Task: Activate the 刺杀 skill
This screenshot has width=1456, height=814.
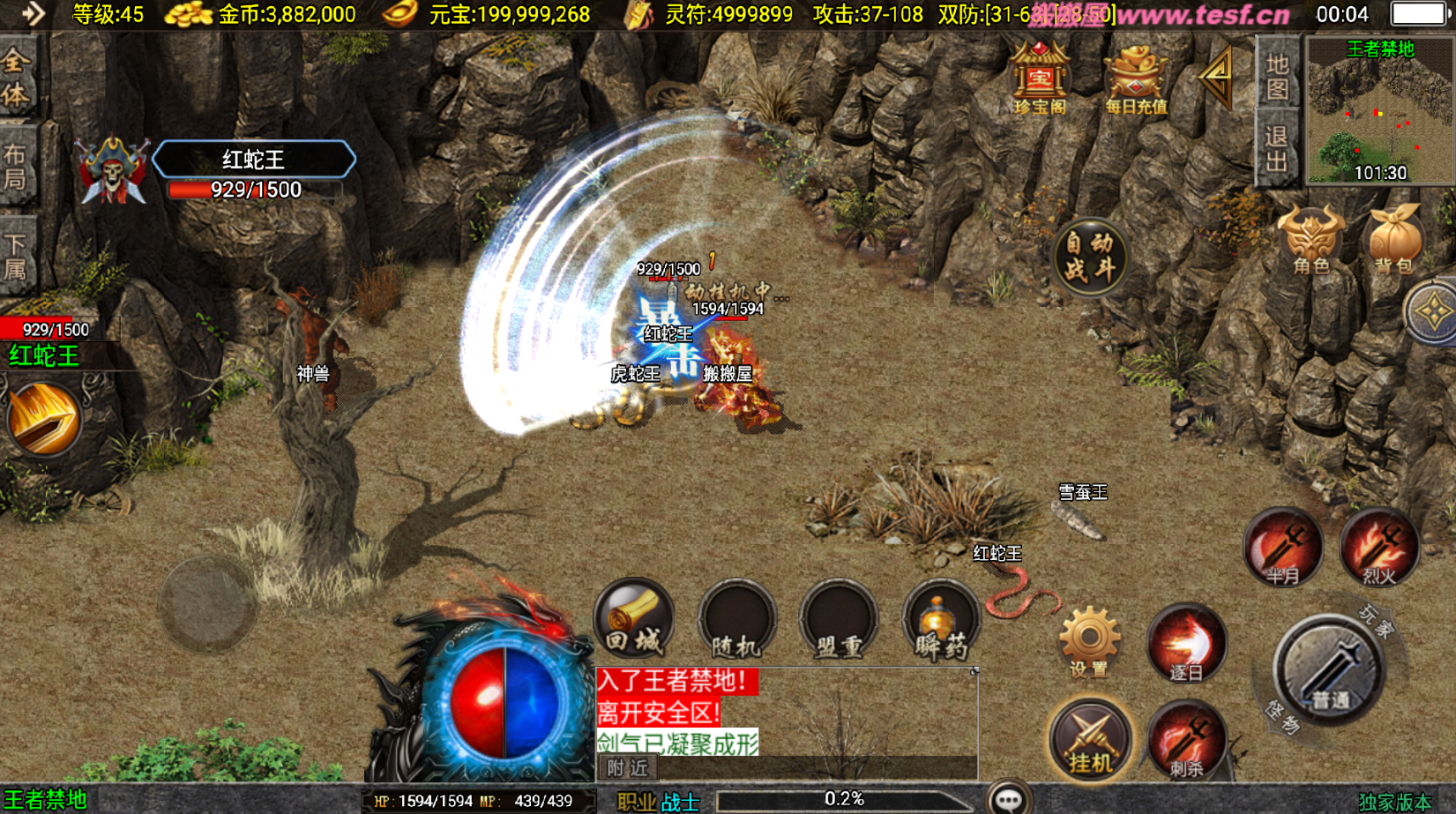Action: [1186, 739]
